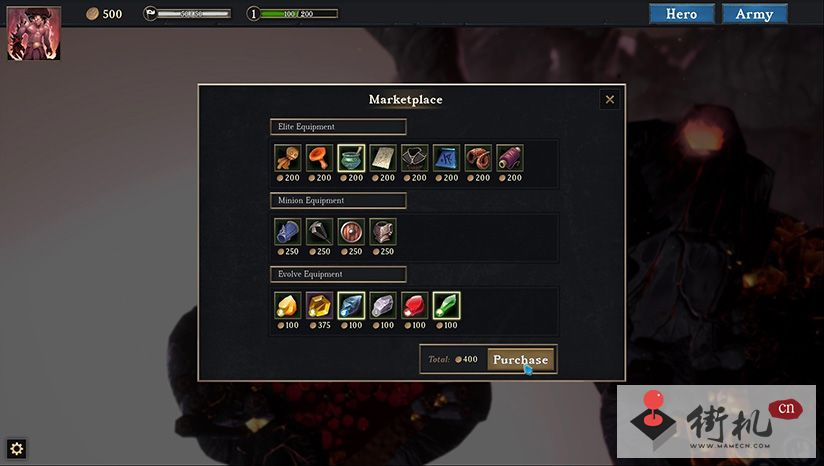This screenshot has height=466, width=824.
Task: Choose the blue rune cloth item
Action: tap(446, 158)
